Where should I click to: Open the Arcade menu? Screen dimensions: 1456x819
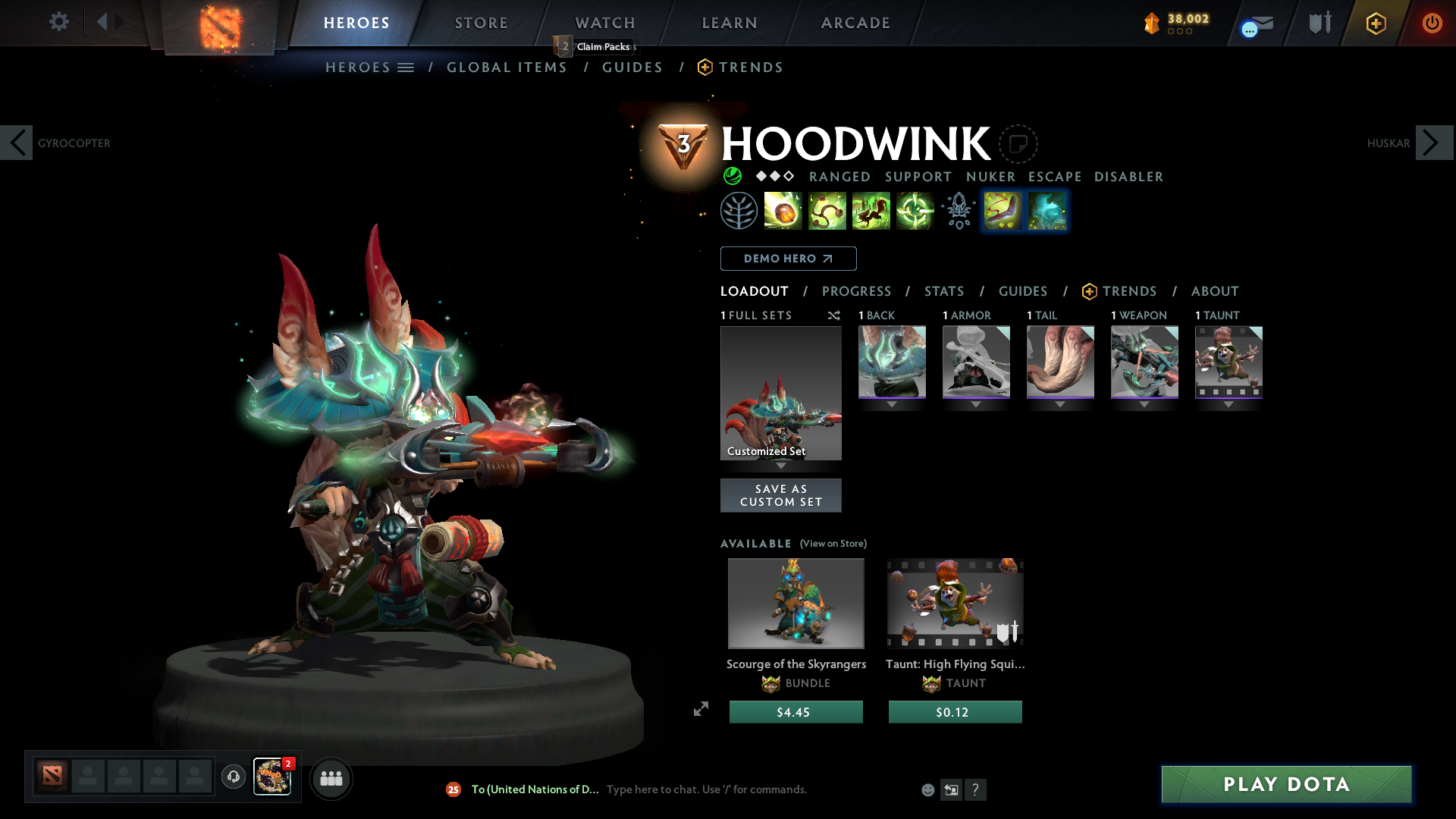855,23
